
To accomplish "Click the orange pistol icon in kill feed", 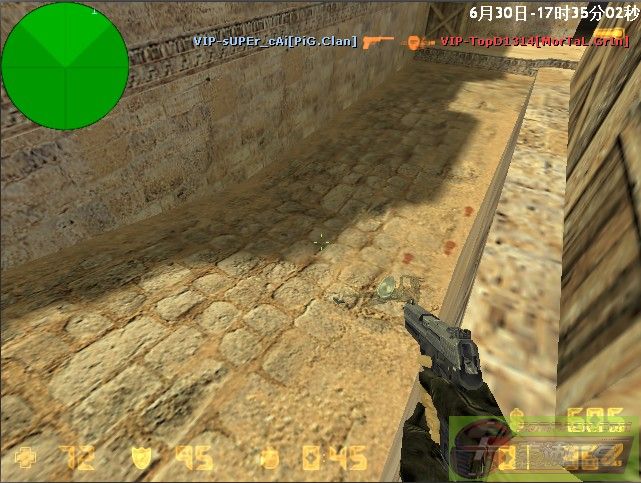I will tap(378, 41).
